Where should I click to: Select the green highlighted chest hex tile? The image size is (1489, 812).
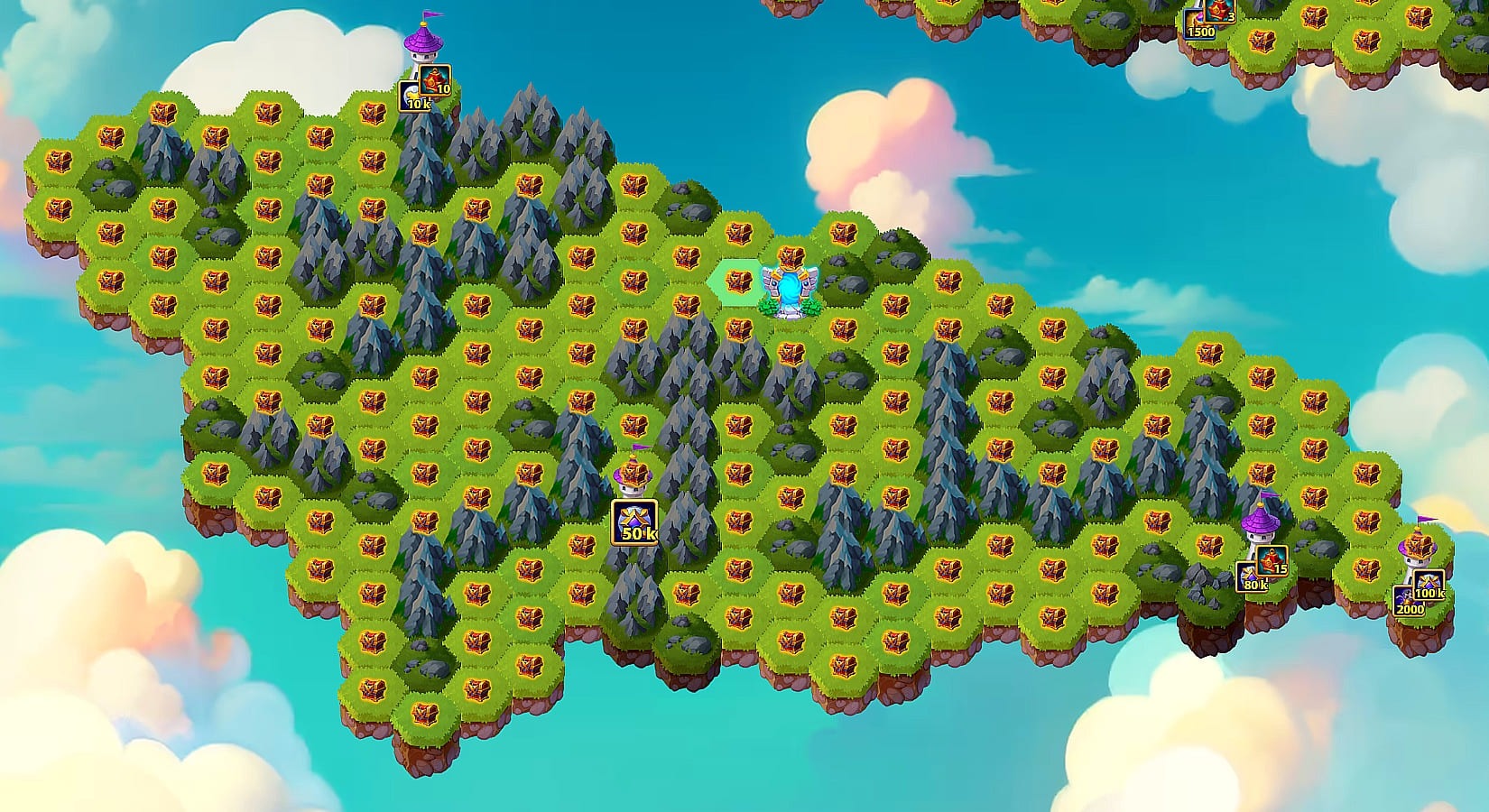738,282
